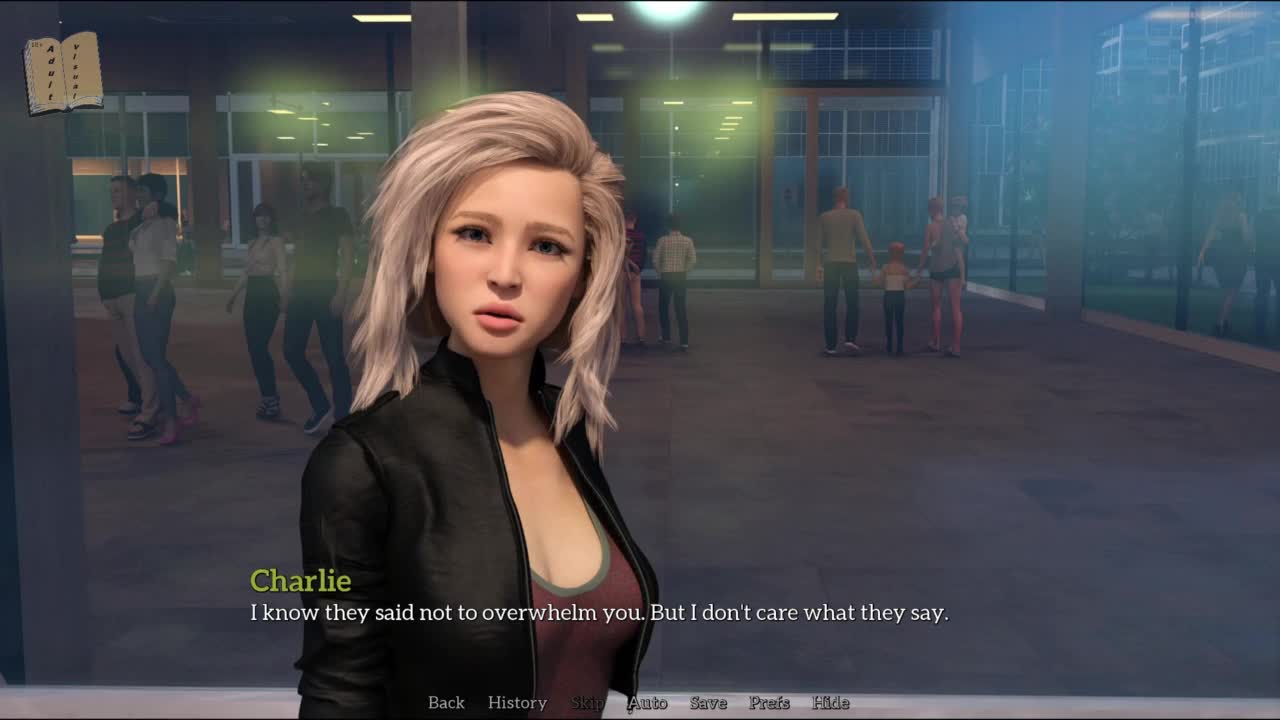The width and height of the screenshot is (1280, 720).
Task: Go back to the previous dialogue line
Action: [x=446, y=703]
